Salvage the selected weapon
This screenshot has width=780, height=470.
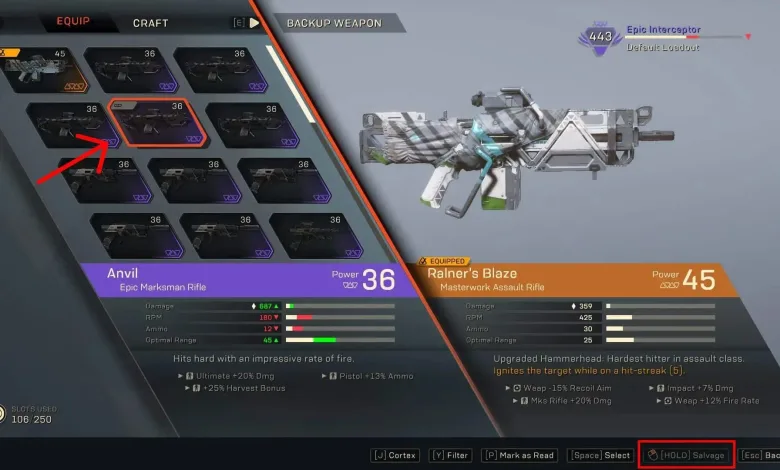click(687, 455)
